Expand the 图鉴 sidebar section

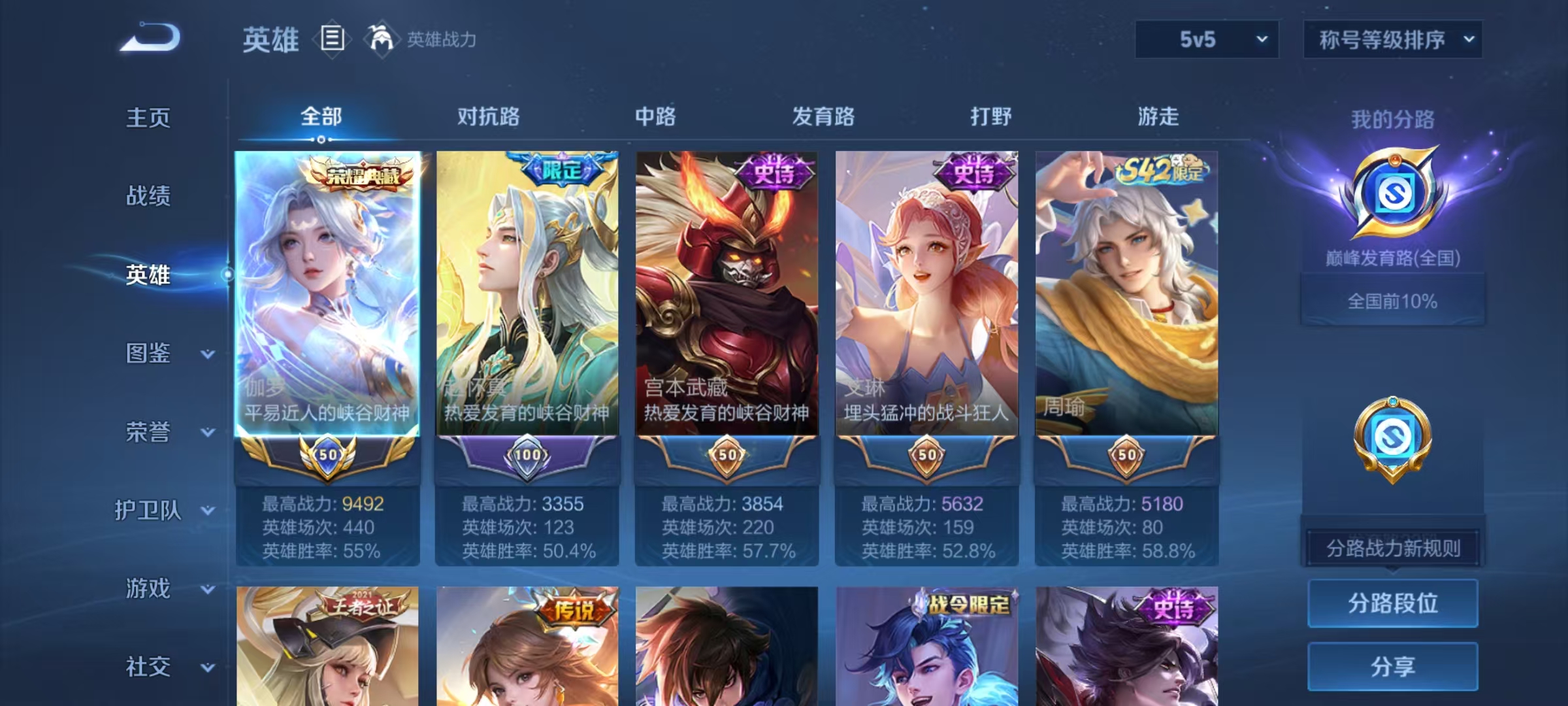[x=149, y=354]
